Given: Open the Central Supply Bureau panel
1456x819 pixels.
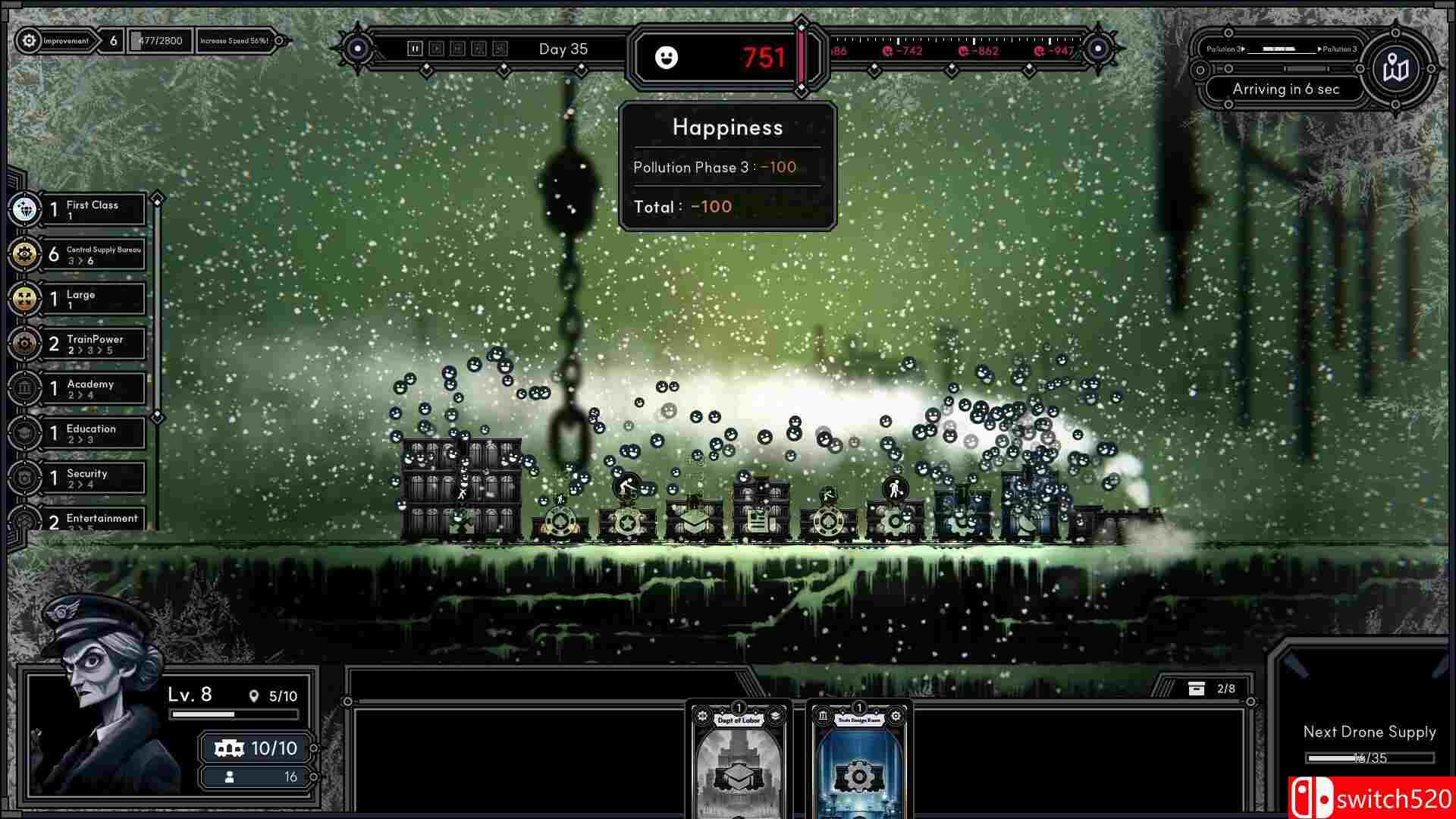Looking at the screenshot, I should [25, 254].
